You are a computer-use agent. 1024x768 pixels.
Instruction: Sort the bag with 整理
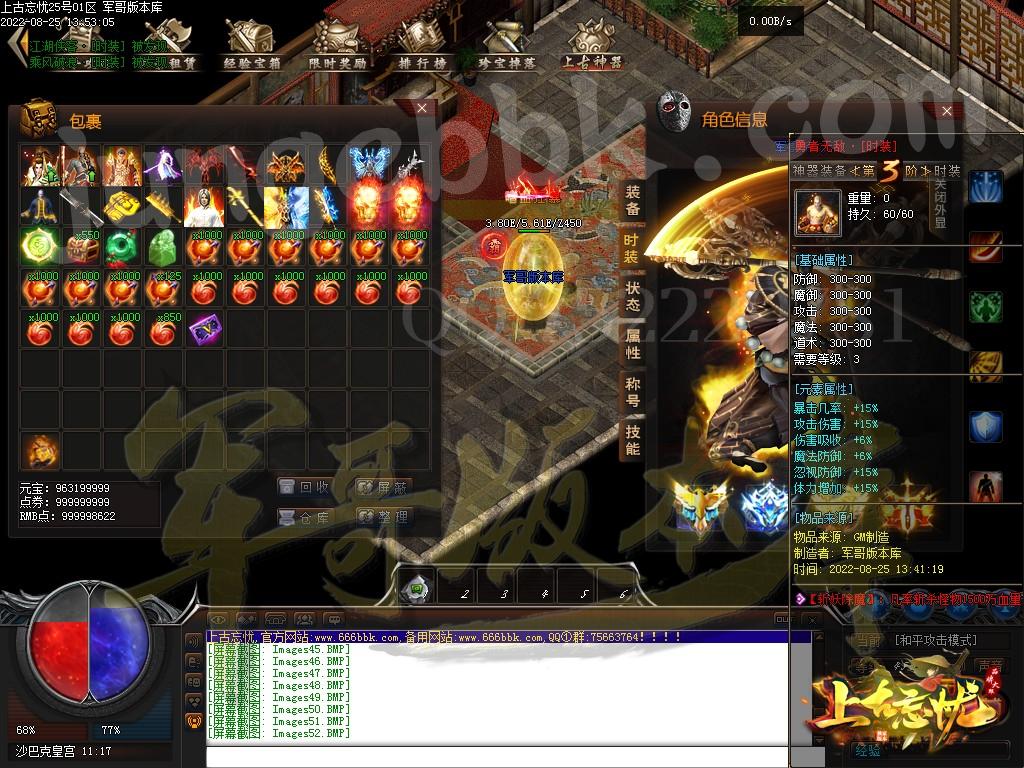tap(384, 517)
